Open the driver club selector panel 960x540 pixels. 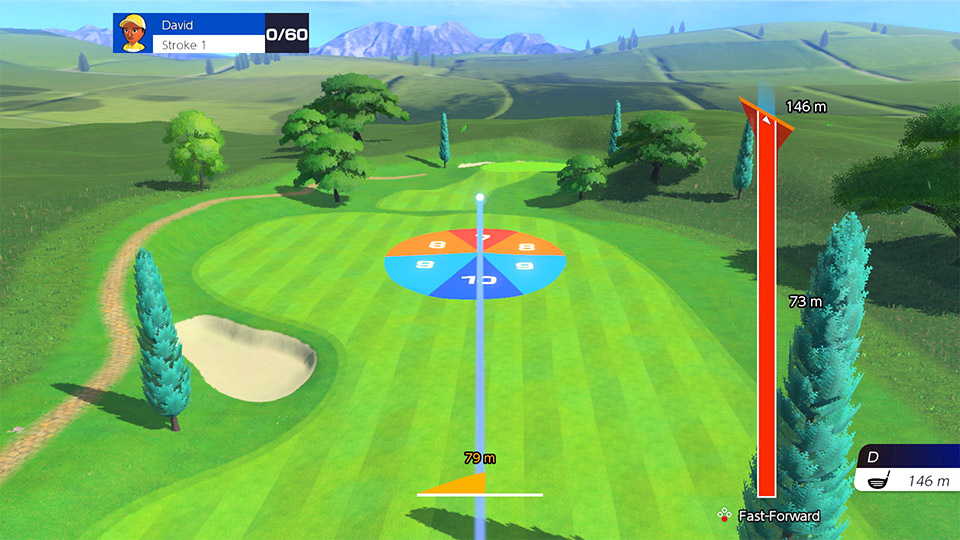tap(905, 470)
